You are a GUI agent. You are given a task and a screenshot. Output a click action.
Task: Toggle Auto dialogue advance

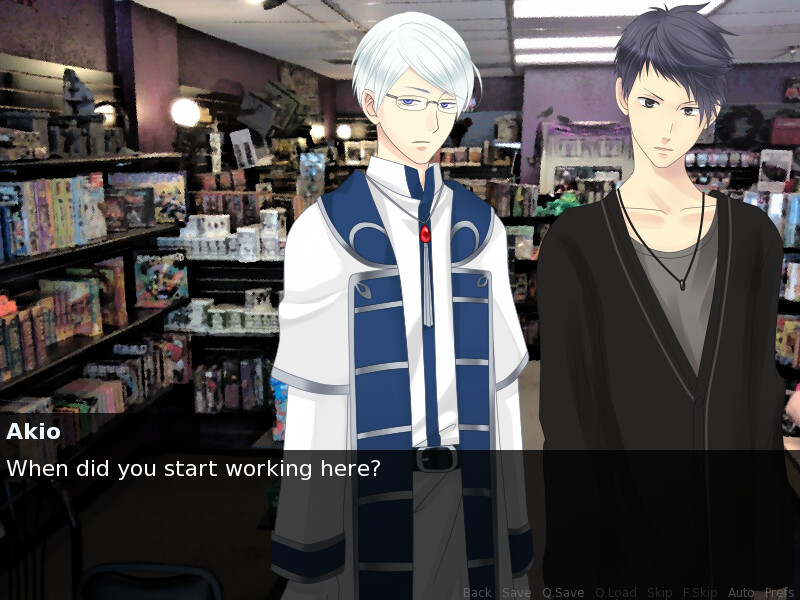[741, 593]
